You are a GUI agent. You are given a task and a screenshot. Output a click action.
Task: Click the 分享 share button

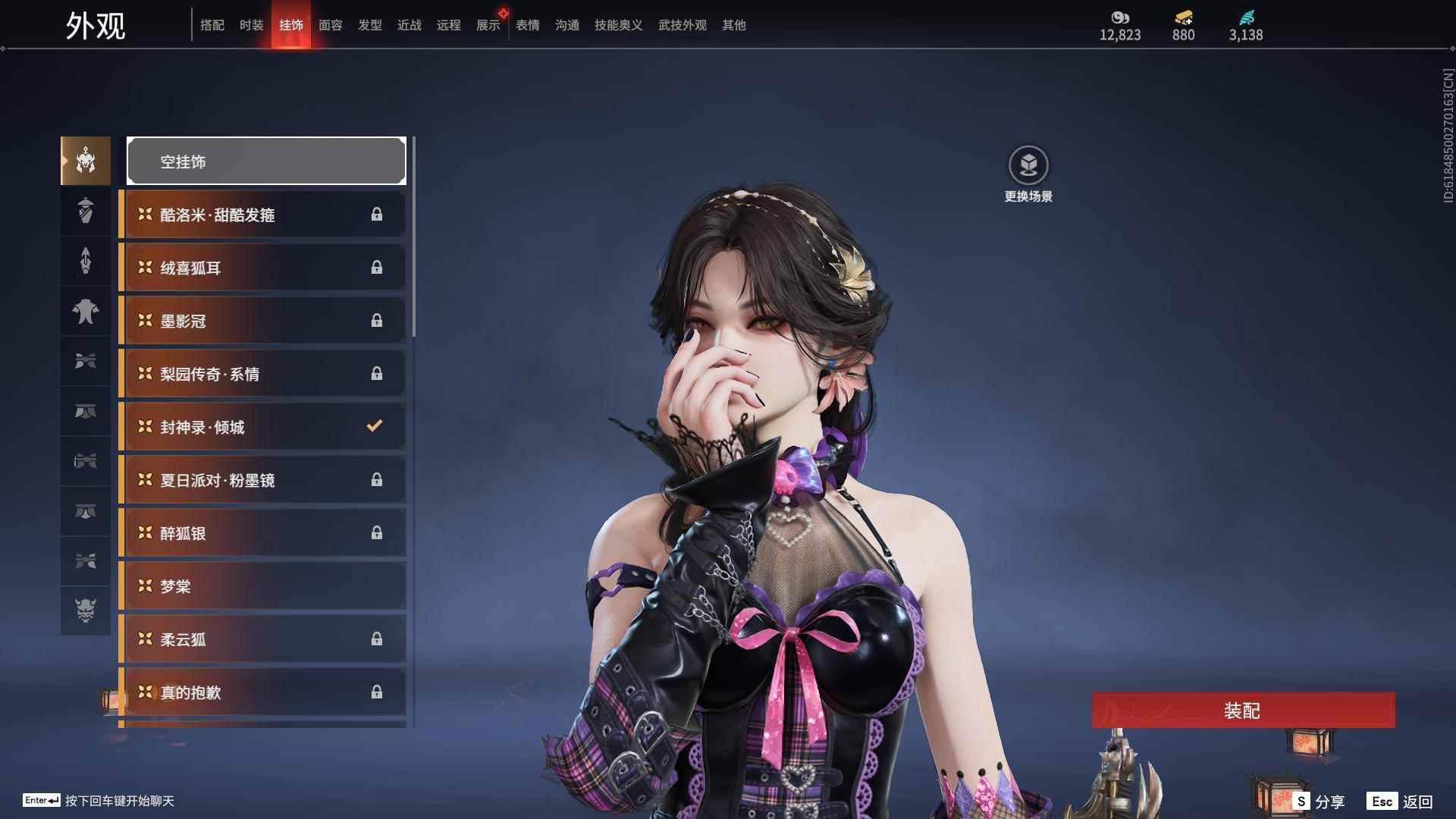tap(1320, 801)
